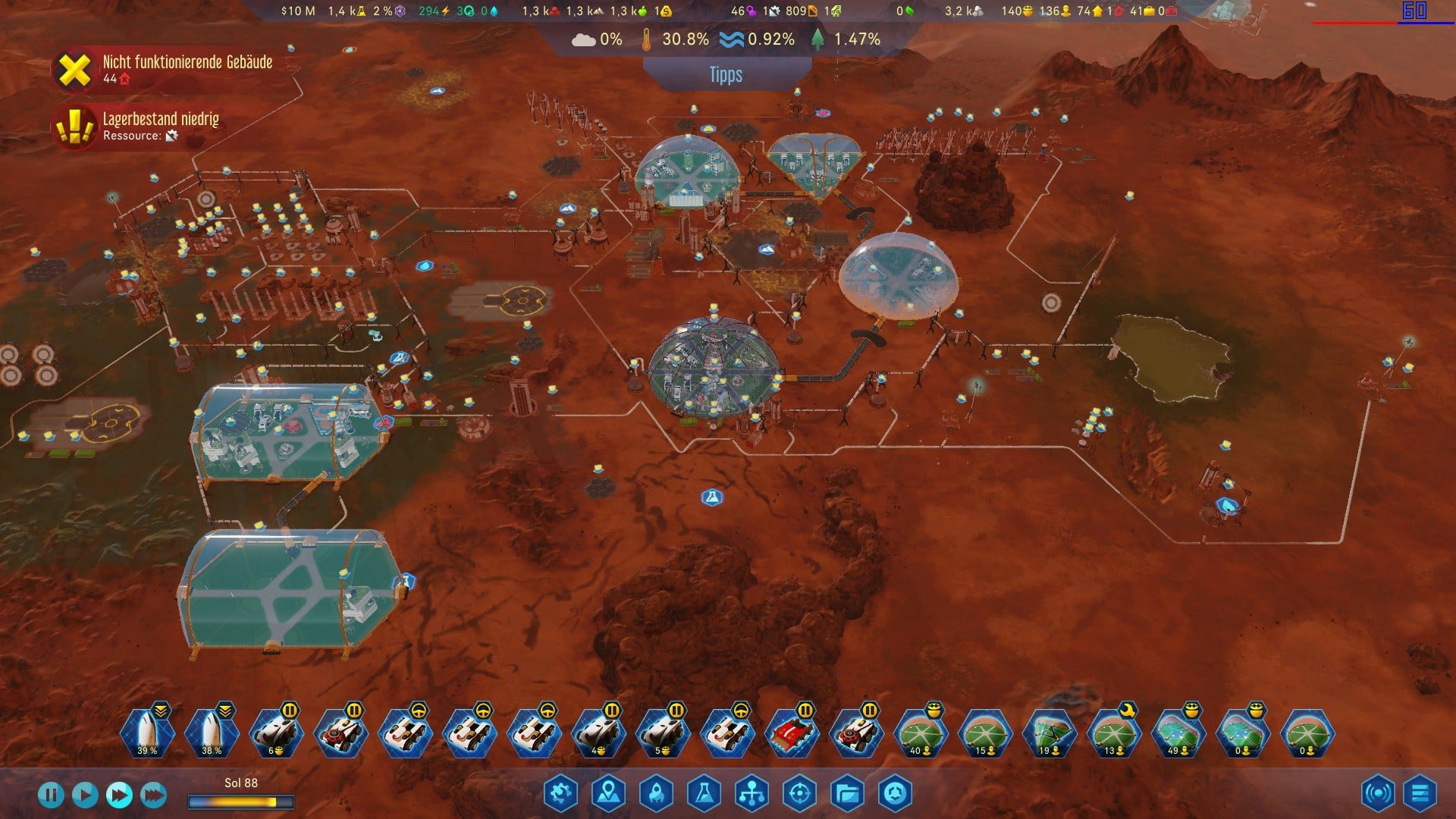
Task: Open the folder icon in bottom bar
Action: 847,794
